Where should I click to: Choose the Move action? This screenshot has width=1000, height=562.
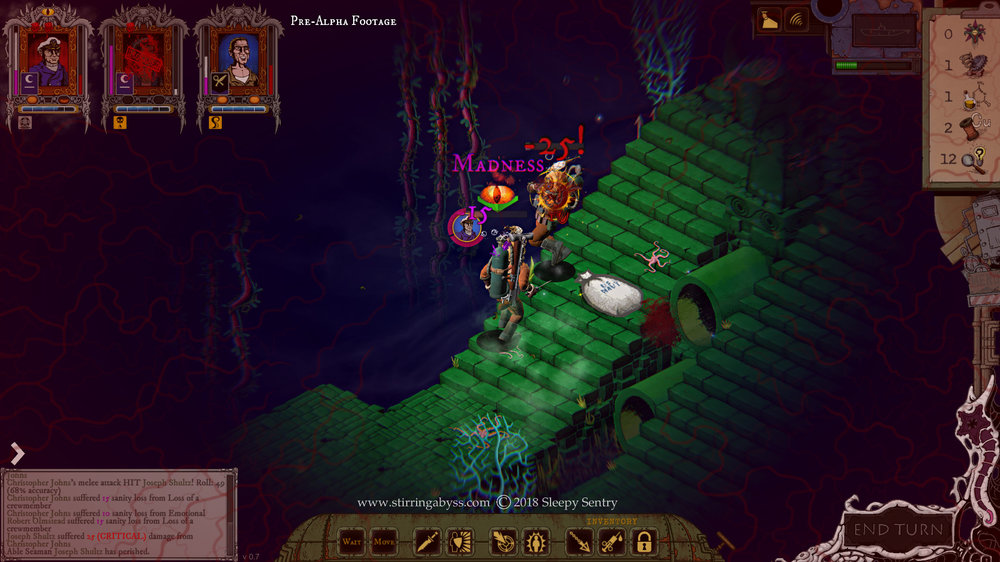point(383,543)
